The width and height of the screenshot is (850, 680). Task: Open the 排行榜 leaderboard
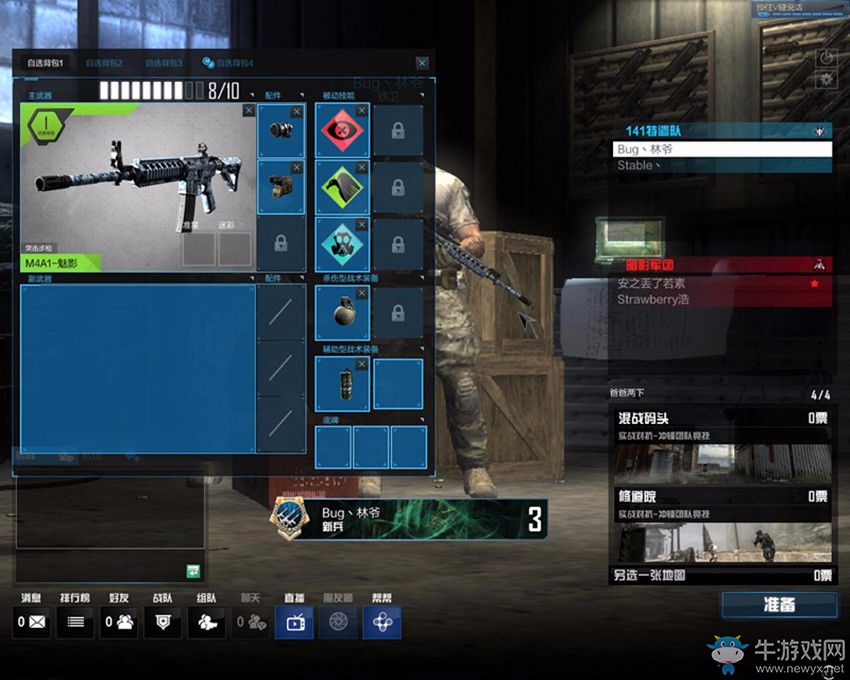pos(74,622)
